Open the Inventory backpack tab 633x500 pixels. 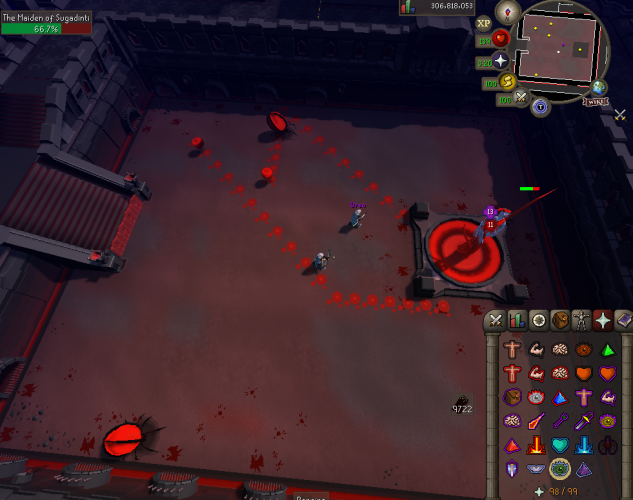pyautogui.click(x=561, y=321)
